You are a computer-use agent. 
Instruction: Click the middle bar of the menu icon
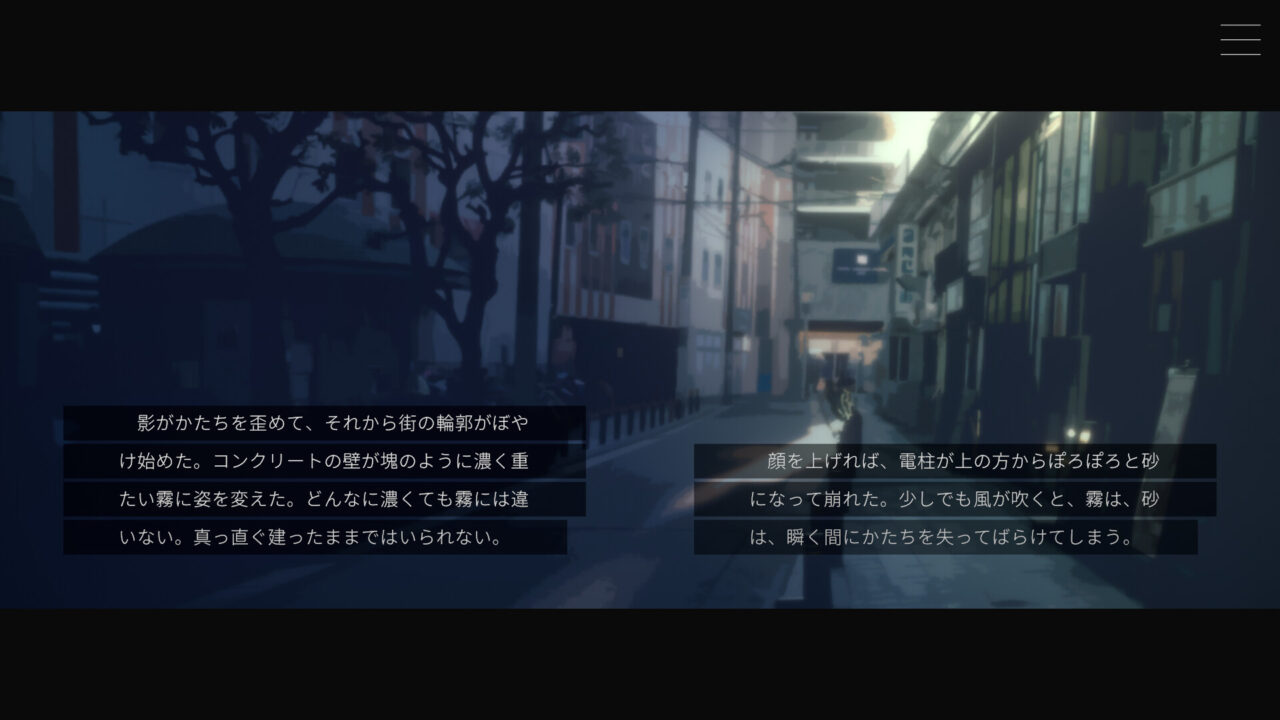[x=1240, y=39]
